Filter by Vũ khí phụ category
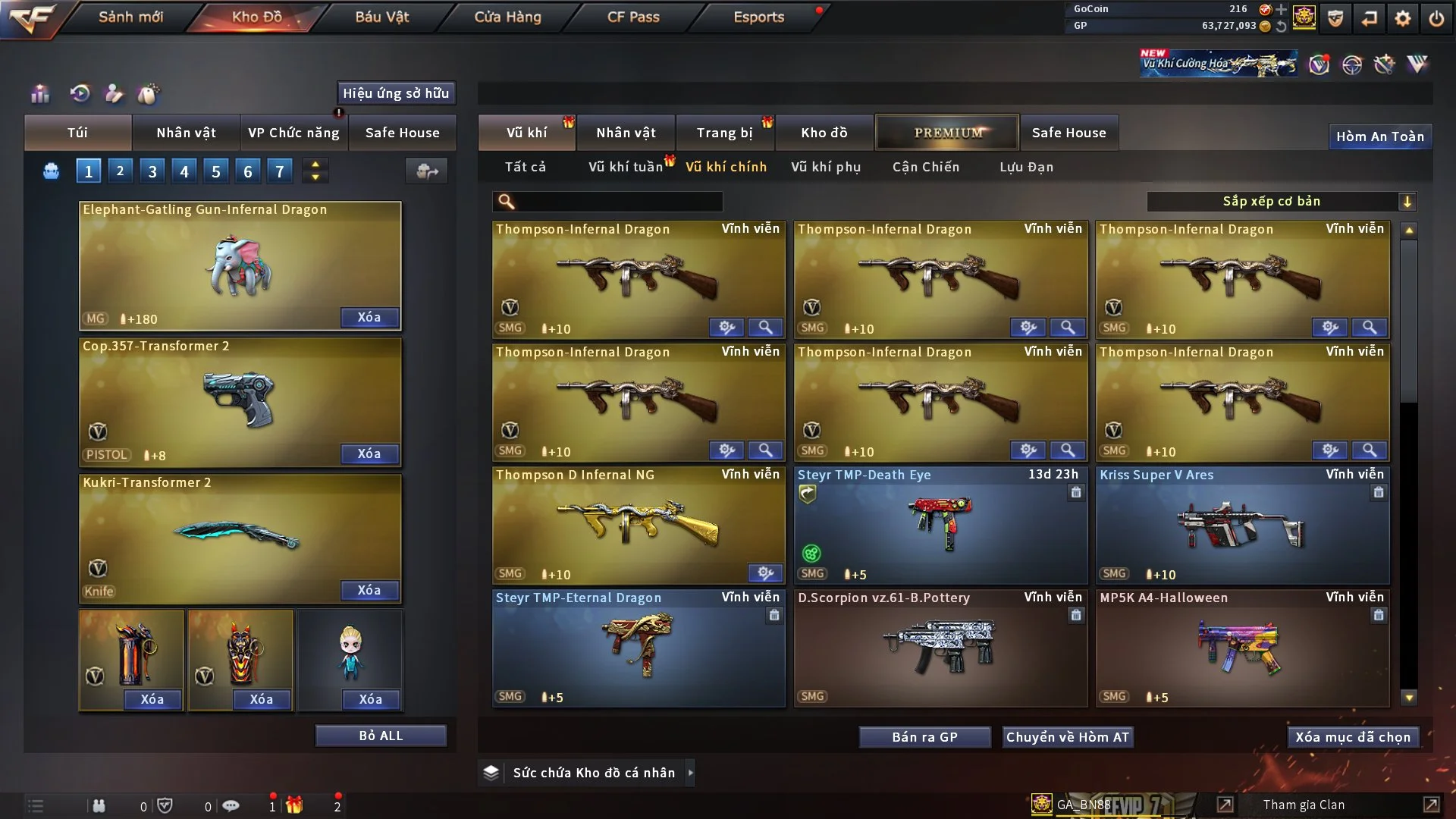Image resolution: width=1456 pixels, height=819 pixels. tap(825, 167)
